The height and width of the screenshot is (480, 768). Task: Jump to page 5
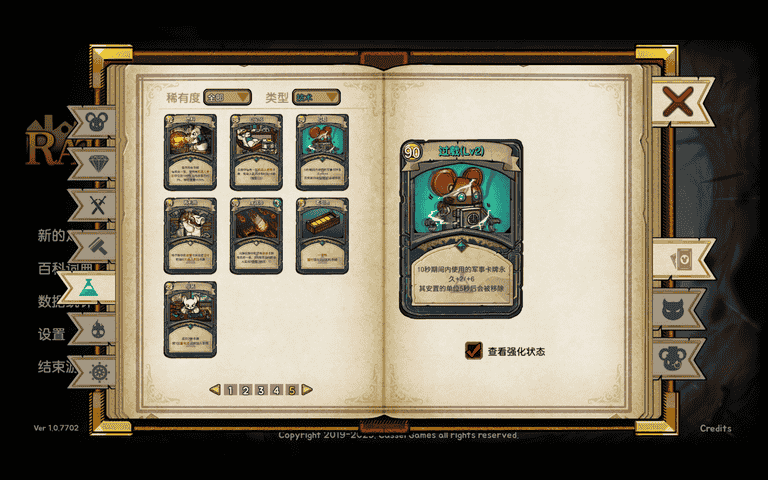292,390
